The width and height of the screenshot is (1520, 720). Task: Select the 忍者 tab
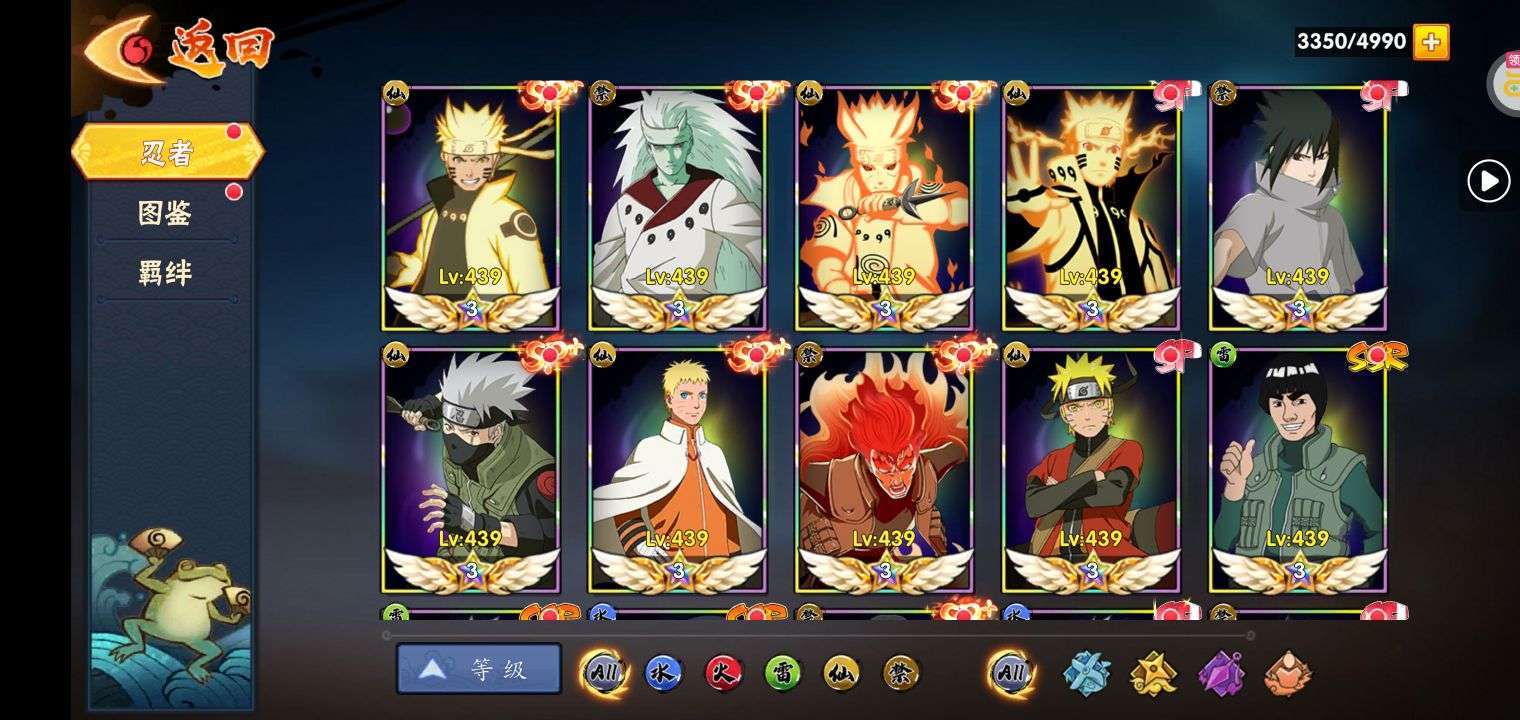coord(167,153)
